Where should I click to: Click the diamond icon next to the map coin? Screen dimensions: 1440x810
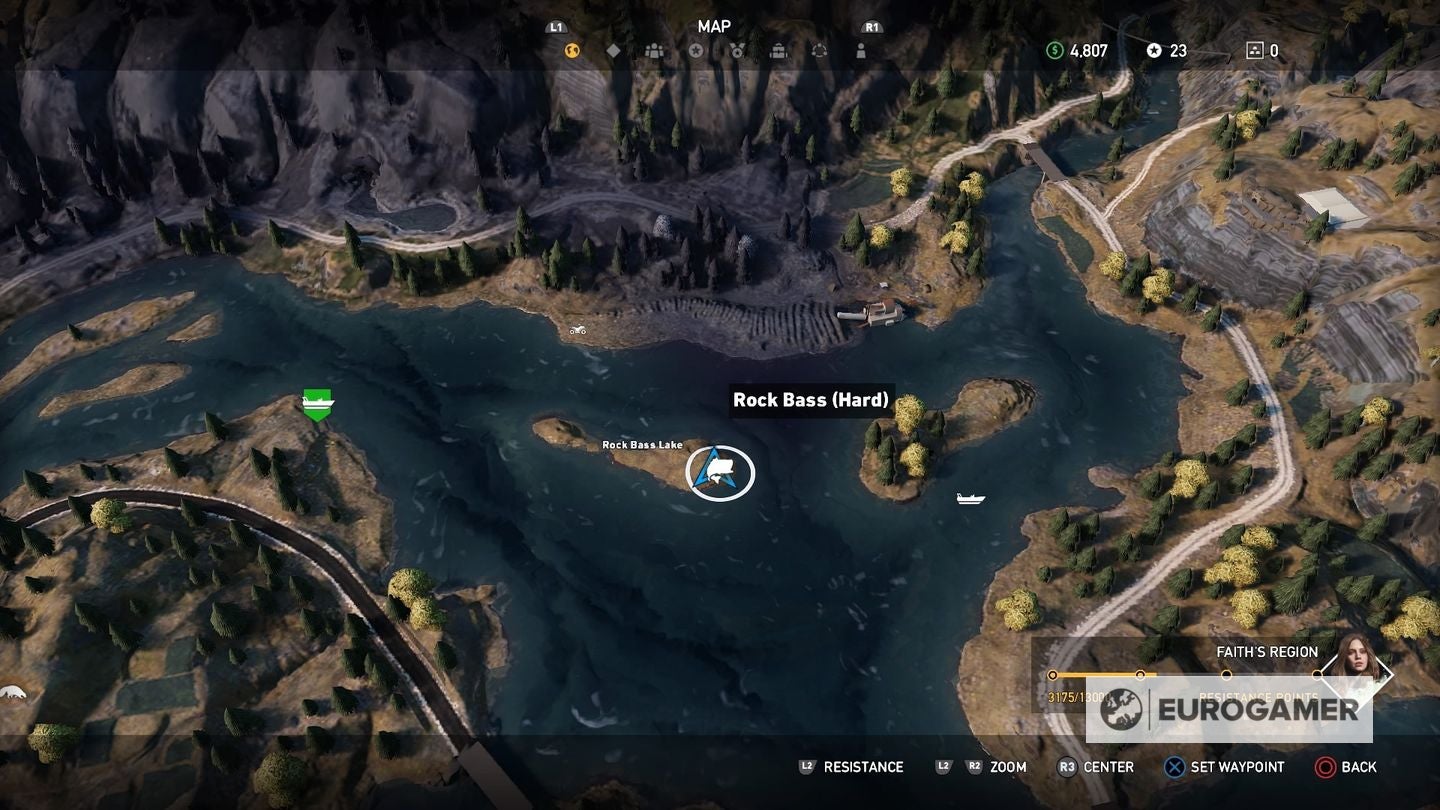(615, 49)
